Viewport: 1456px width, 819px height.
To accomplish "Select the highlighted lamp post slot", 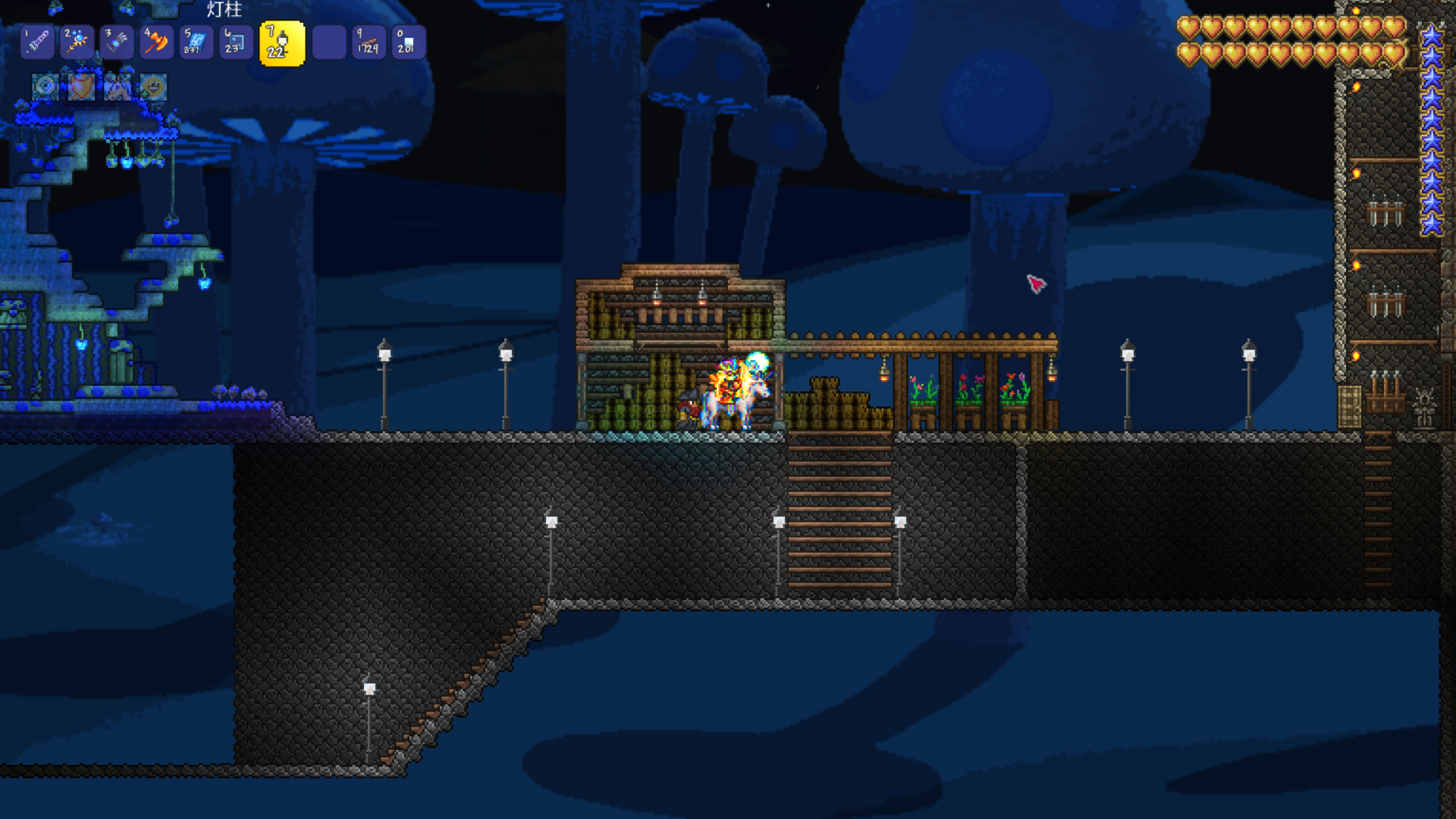I will (282, 43).
